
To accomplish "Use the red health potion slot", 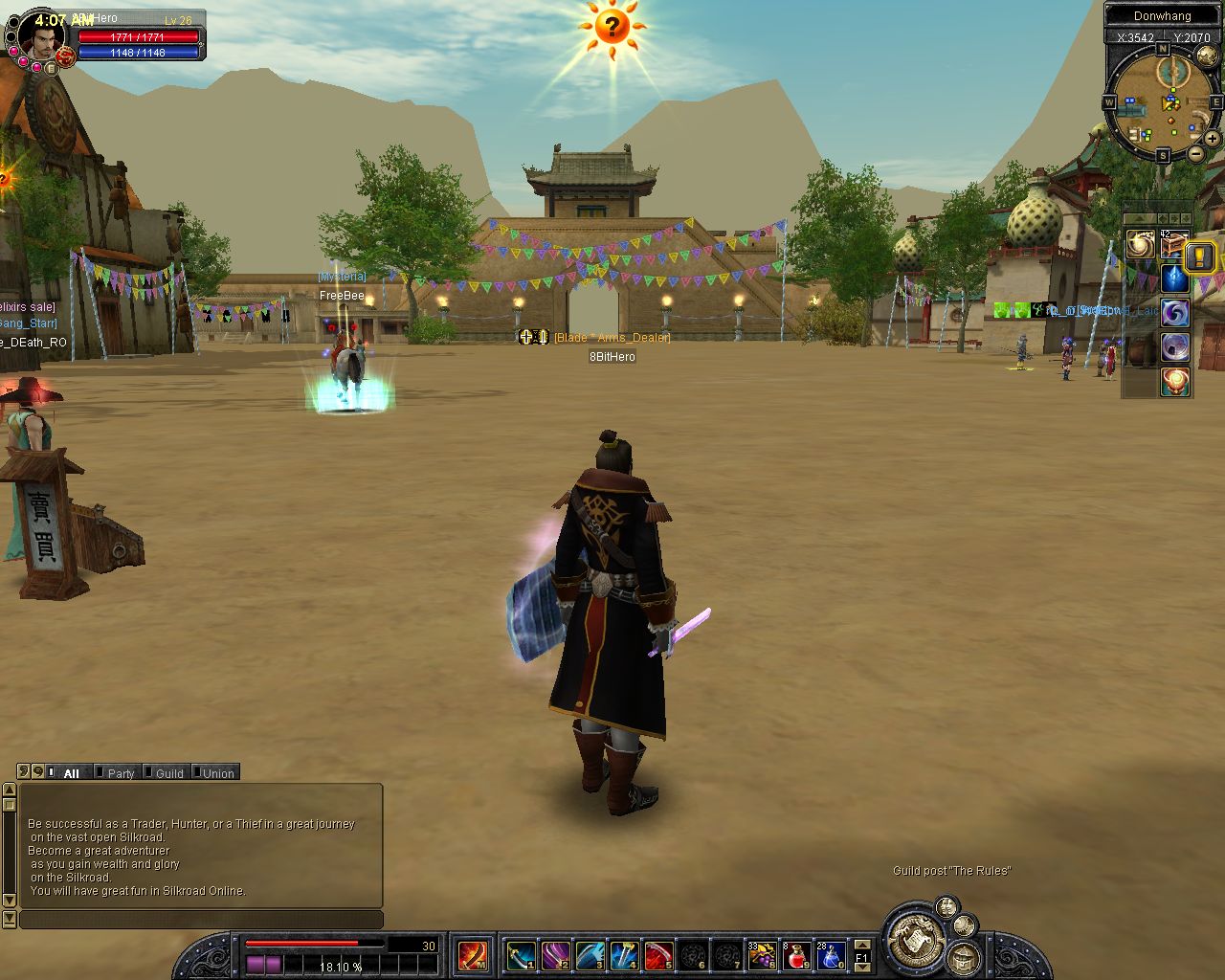I will 796,955.
